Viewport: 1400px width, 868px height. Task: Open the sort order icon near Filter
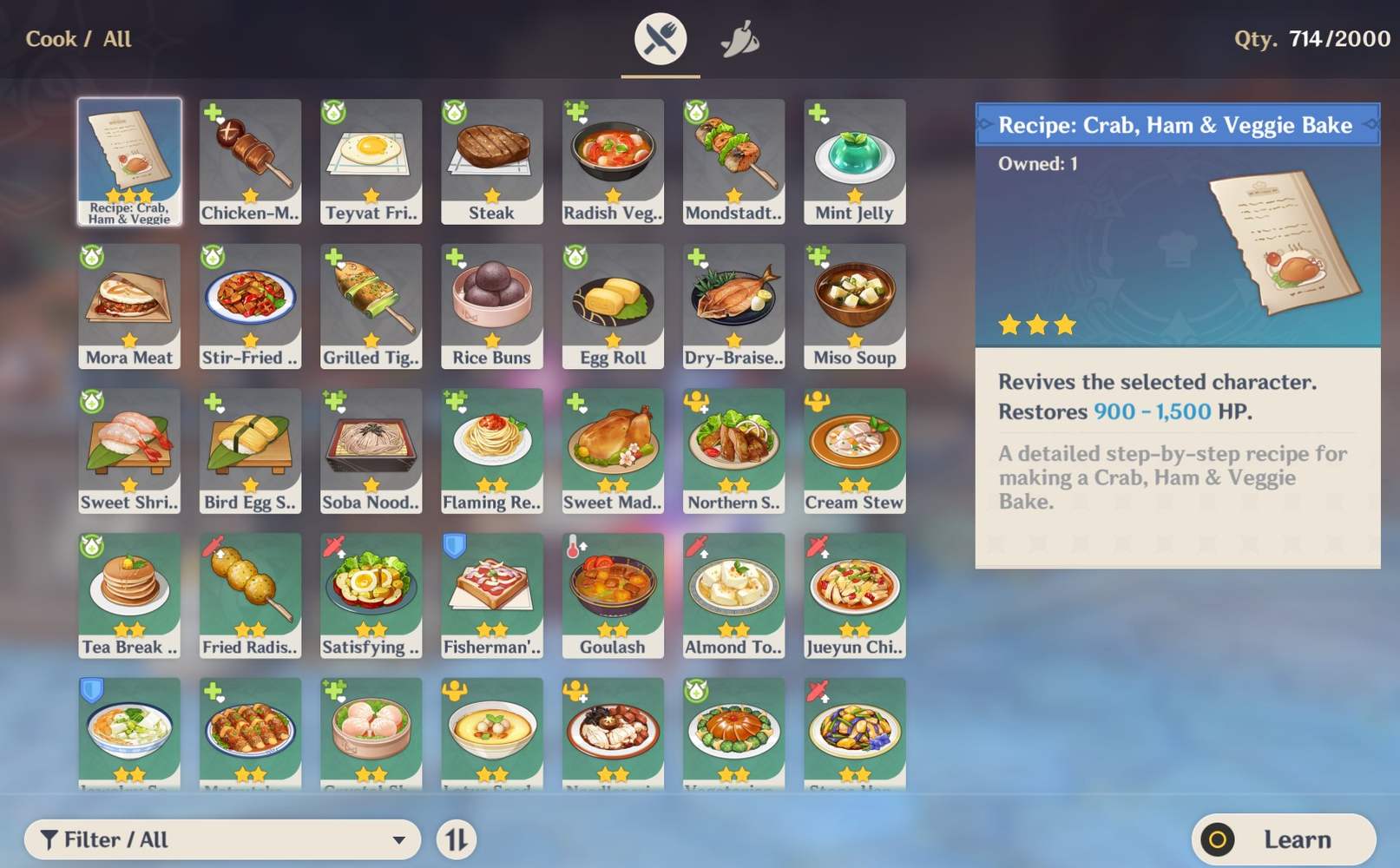[x=457, y=839]
